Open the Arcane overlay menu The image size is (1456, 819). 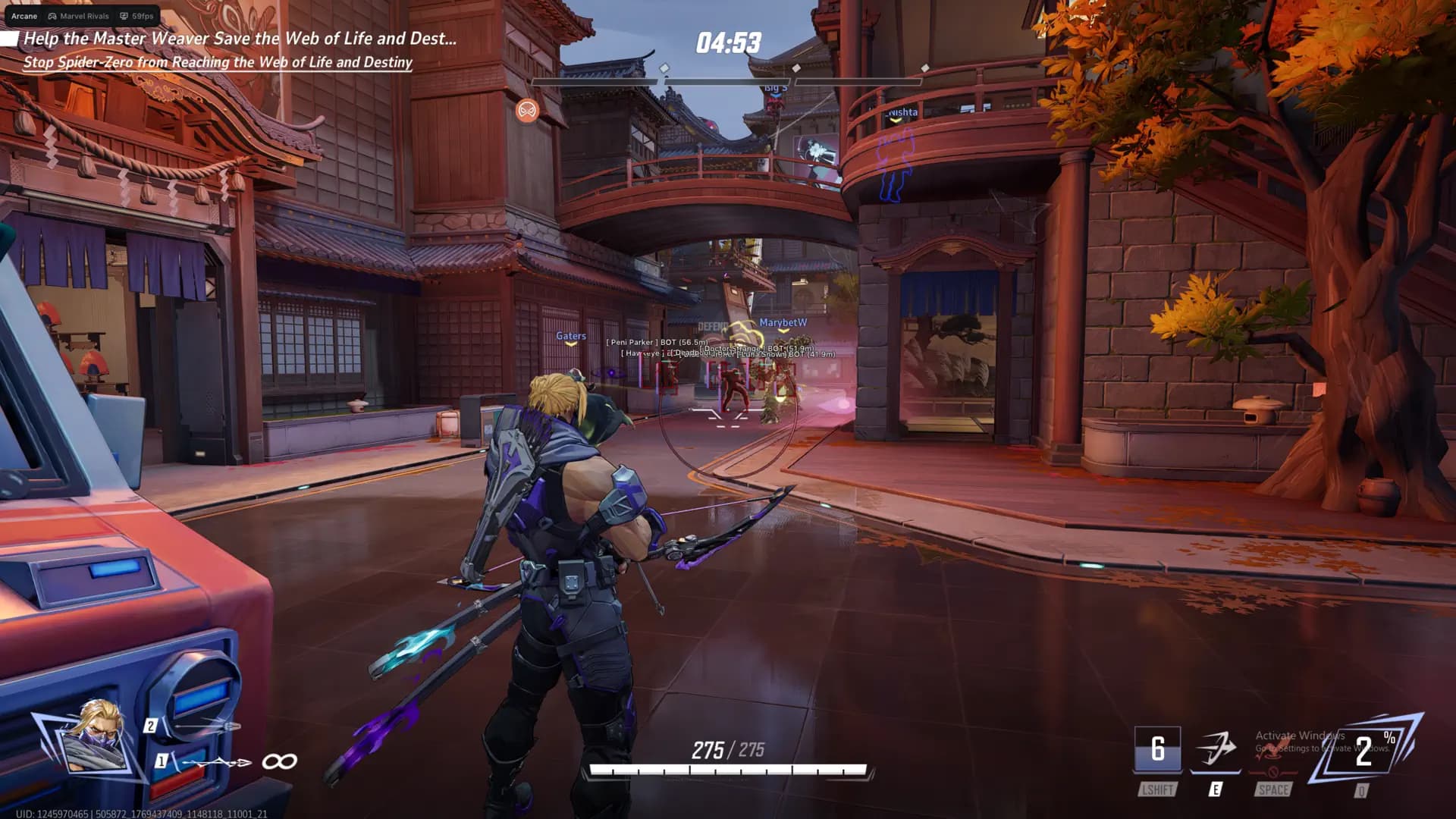[x=24, y=15]
